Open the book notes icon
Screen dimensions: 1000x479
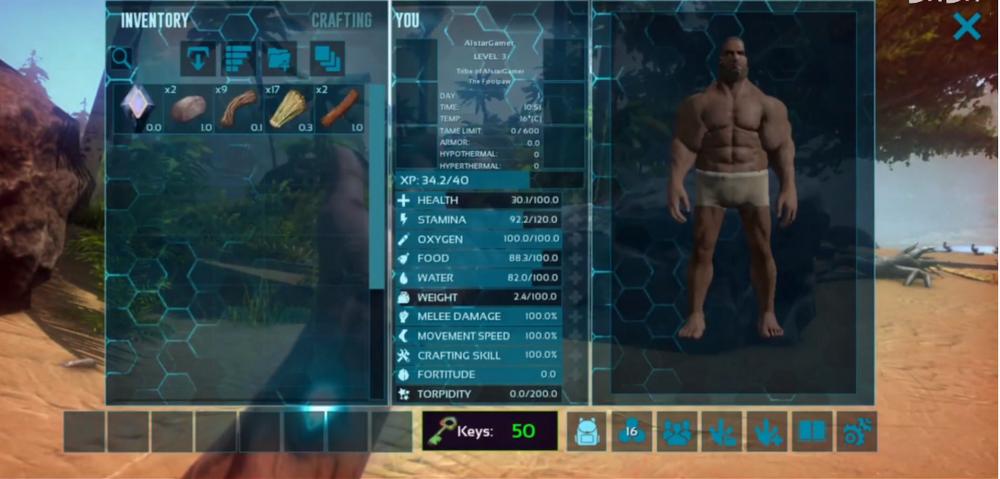pyautogui.click(x=812, y=432)
